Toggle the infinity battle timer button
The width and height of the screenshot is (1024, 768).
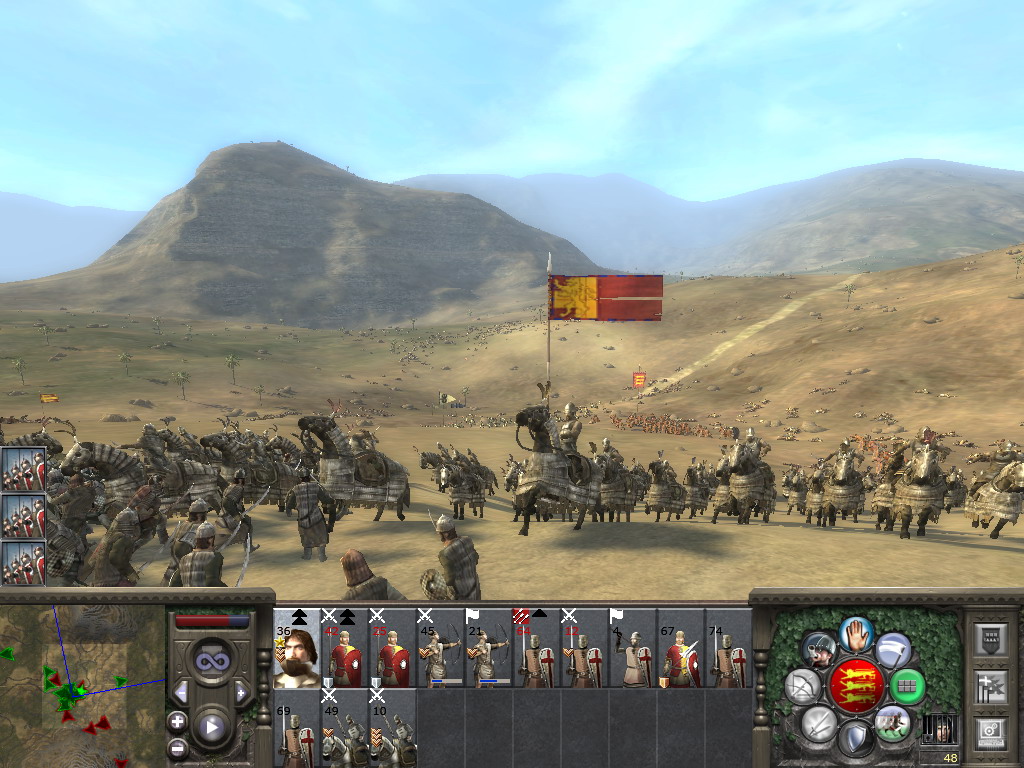coord(211,660)
